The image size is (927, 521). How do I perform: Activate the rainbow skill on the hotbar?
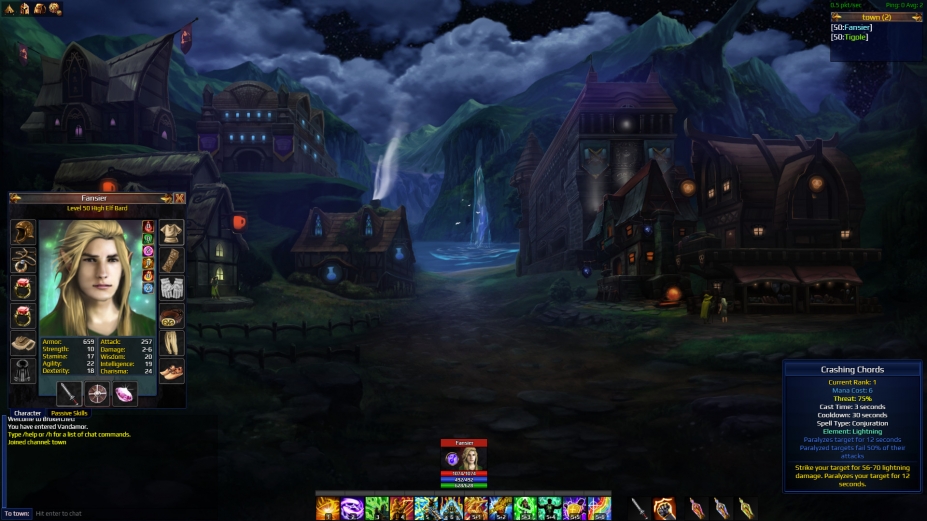[x=599, y=509]
